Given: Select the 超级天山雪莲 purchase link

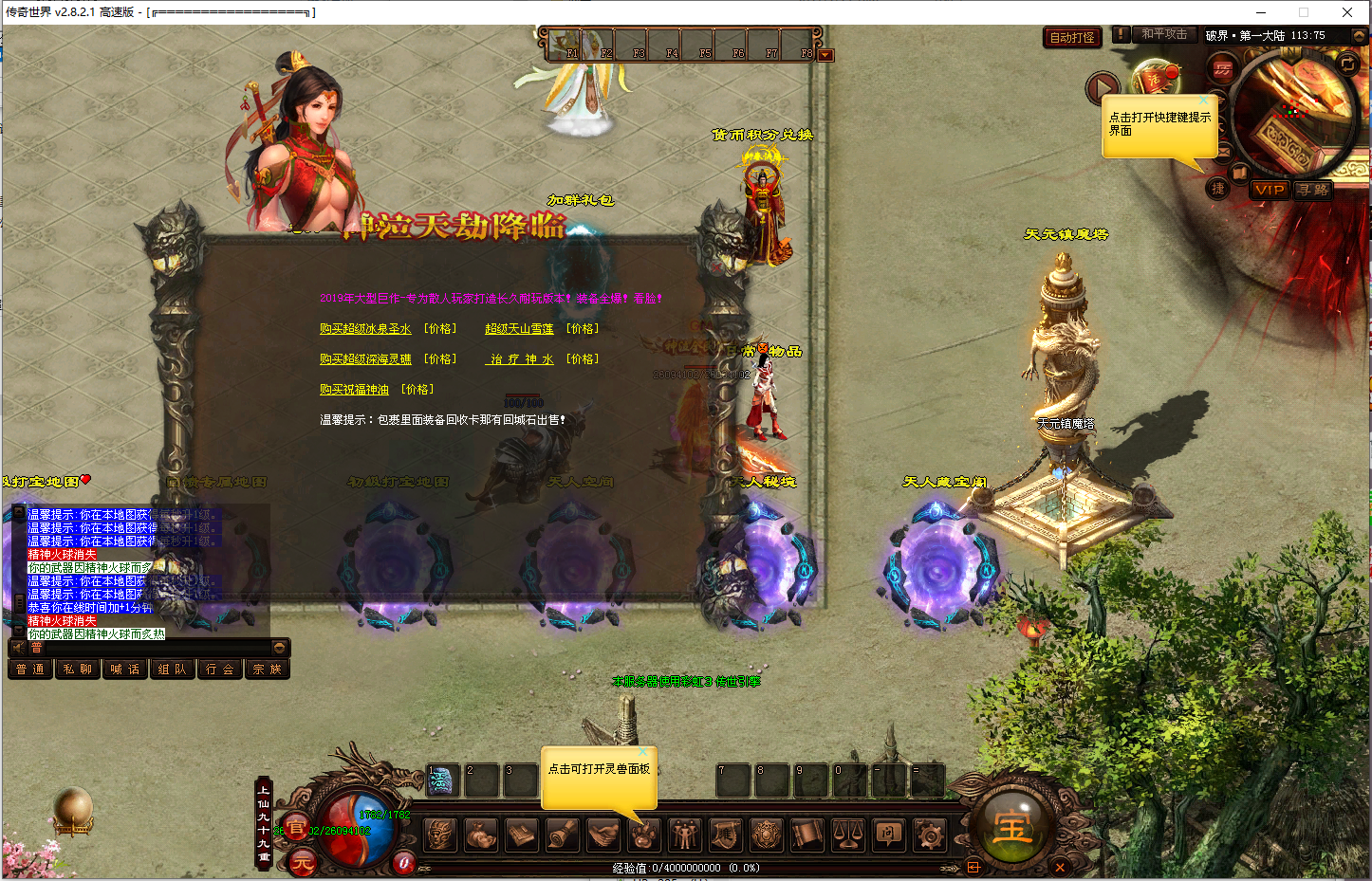Looking at the screenshot, I should pos(519,329).
